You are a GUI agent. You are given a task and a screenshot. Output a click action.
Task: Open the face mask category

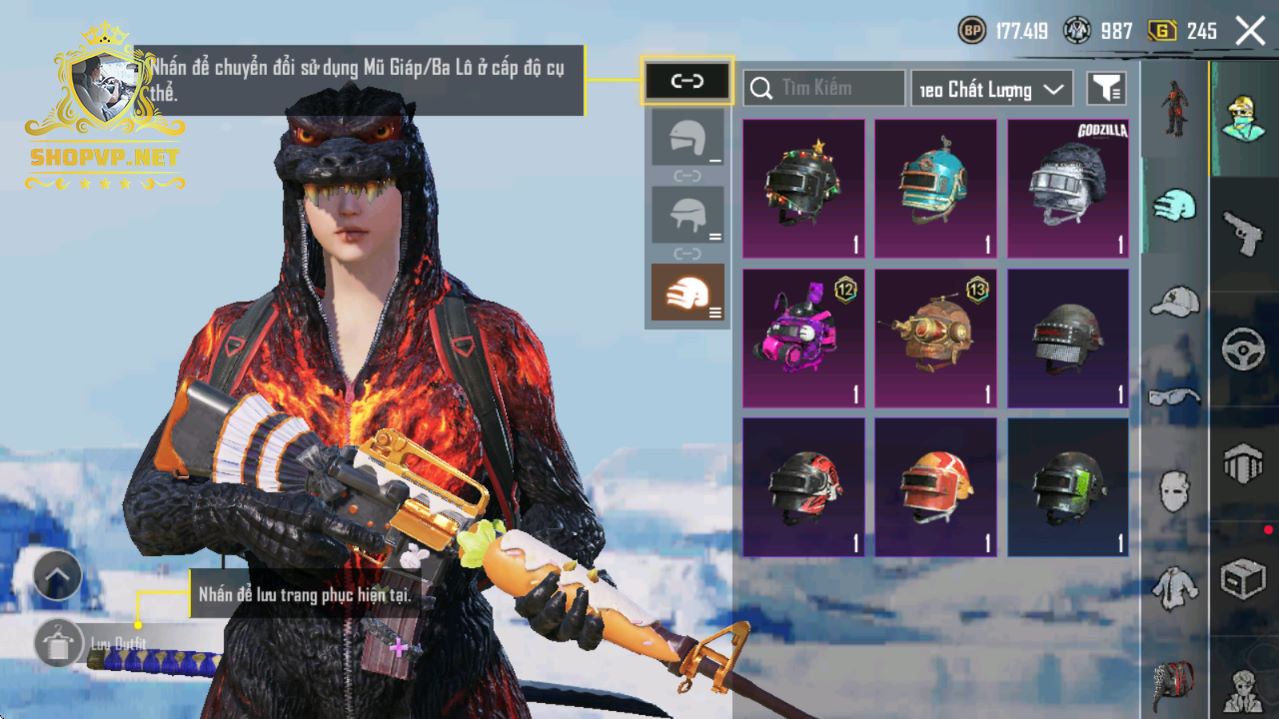click(x=1174, y=492)
